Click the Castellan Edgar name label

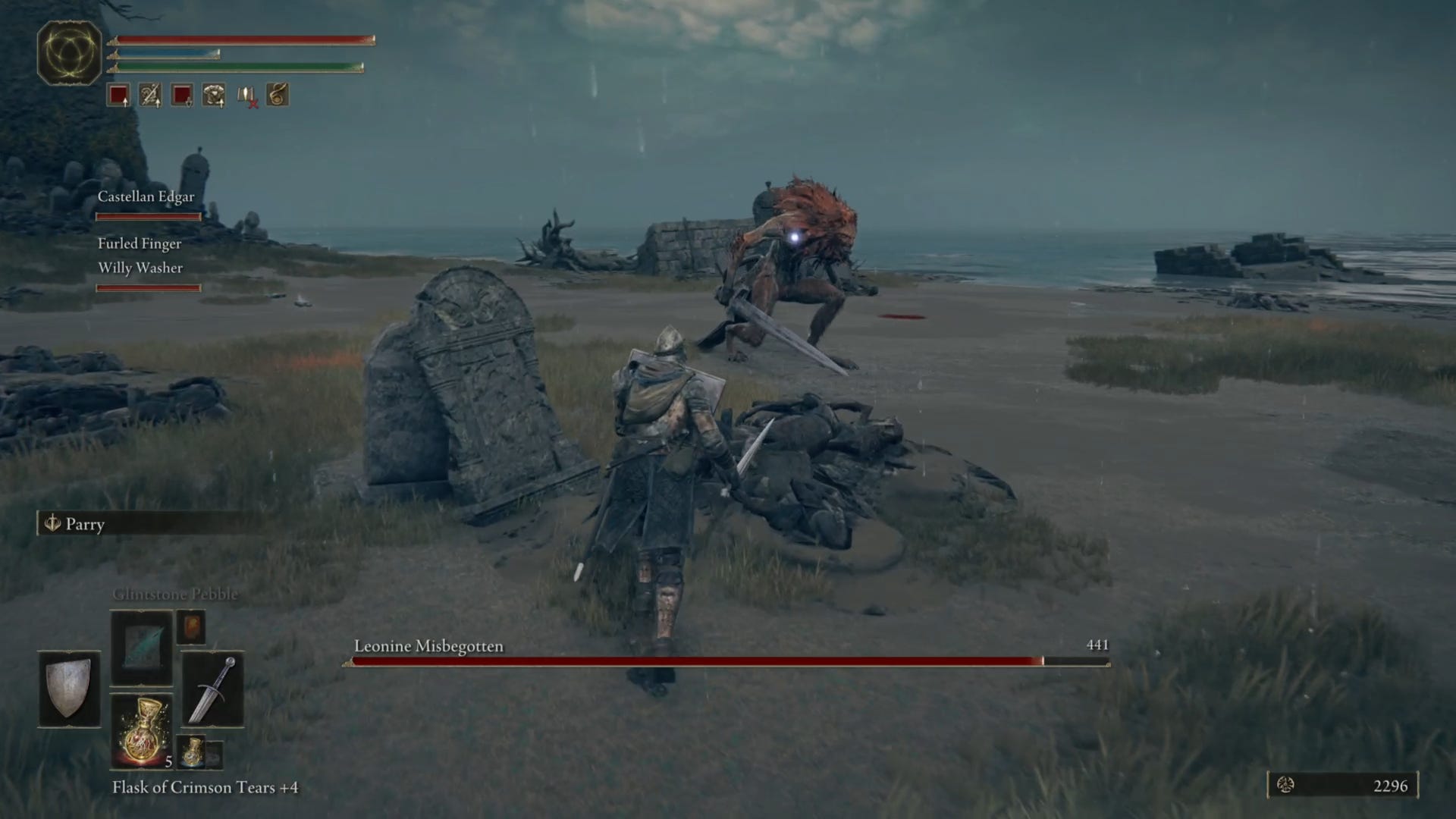[x=146, y=196]
